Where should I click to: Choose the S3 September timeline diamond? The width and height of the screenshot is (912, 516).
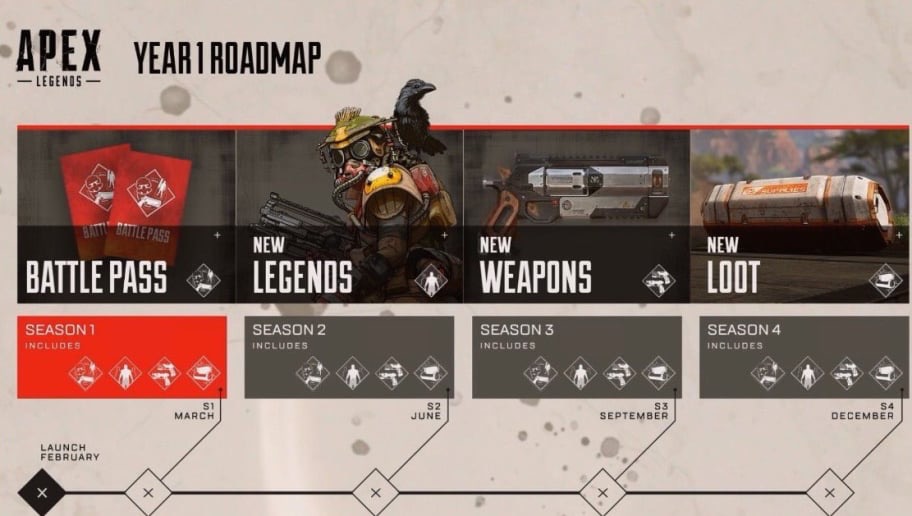[603, 492]
